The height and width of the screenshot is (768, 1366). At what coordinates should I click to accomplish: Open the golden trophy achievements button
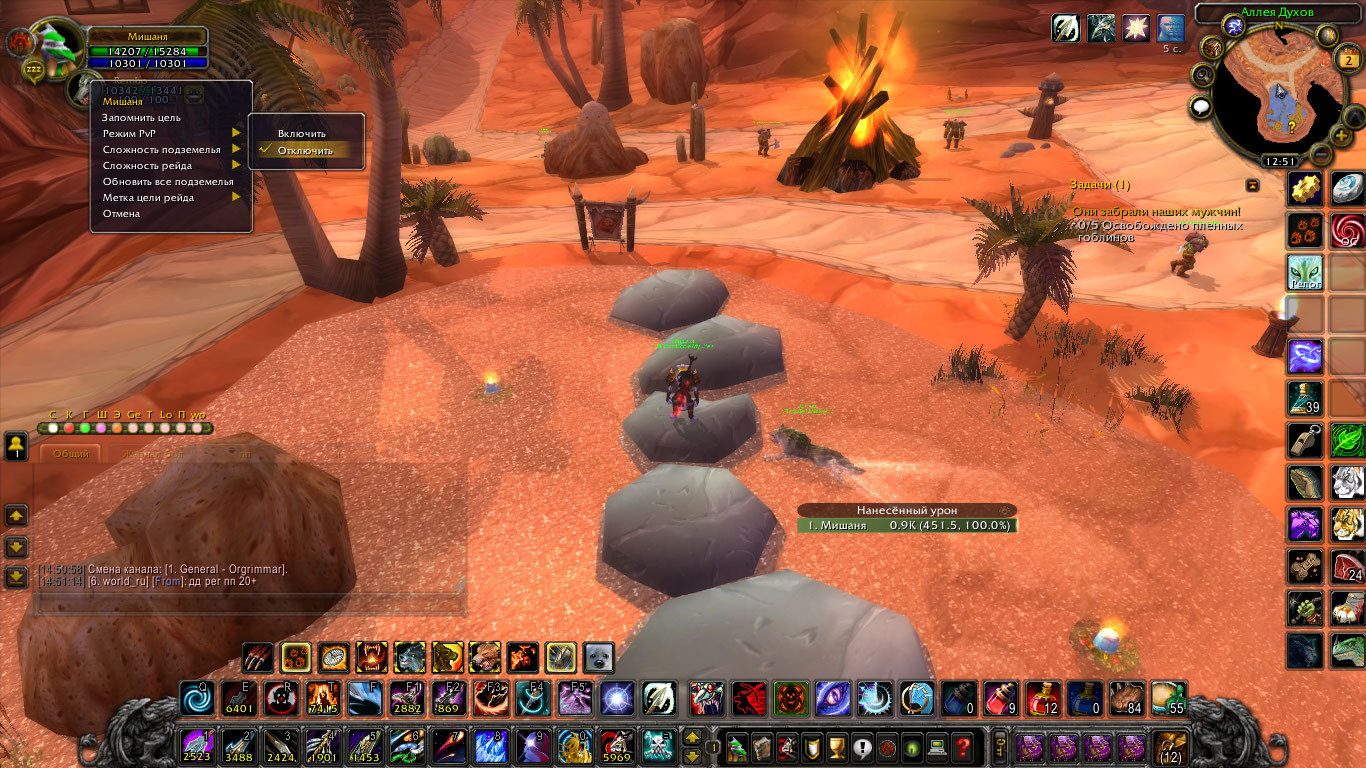point(835,746)
